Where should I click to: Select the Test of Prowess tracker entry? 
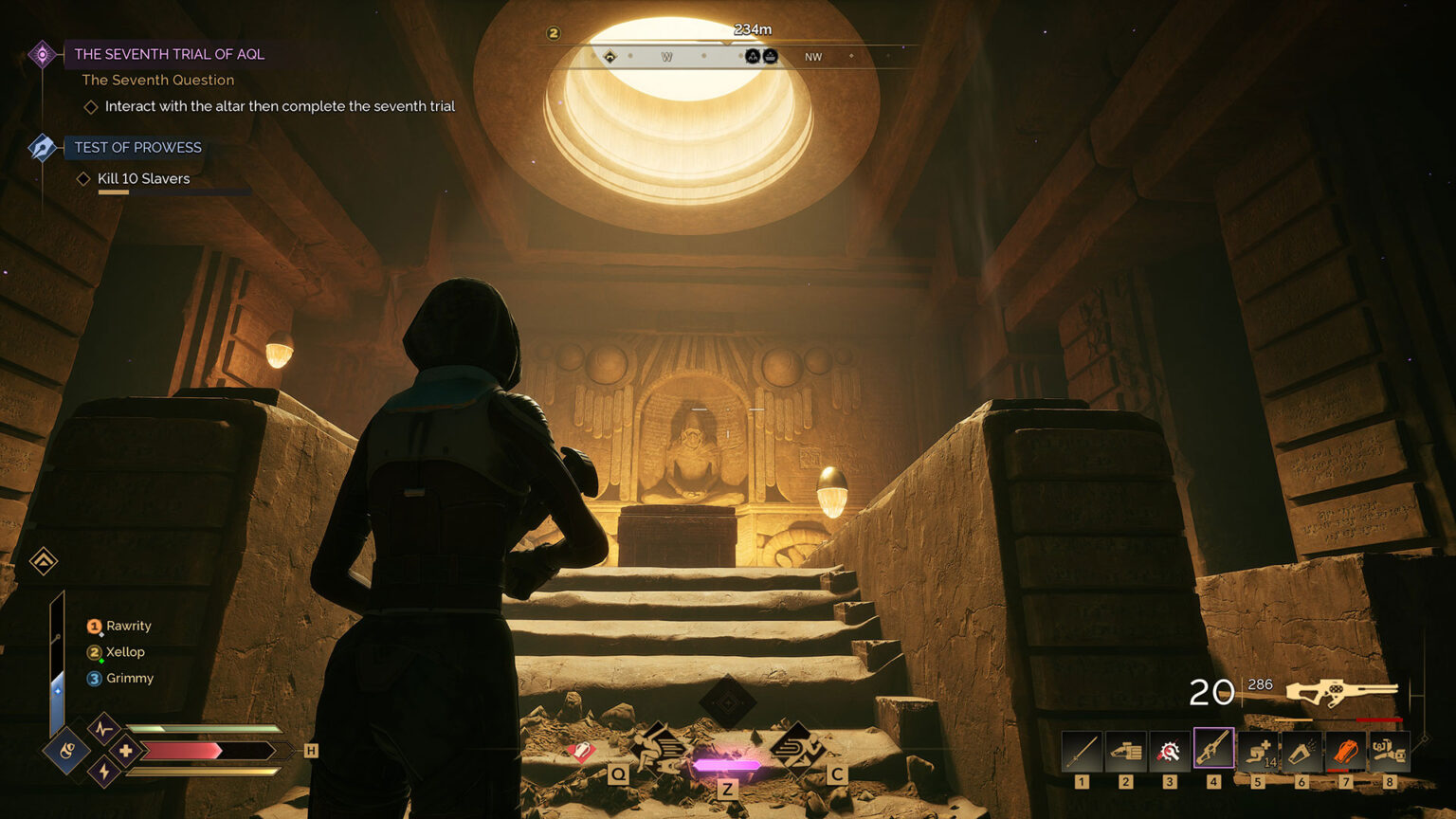tap(137, 147)
